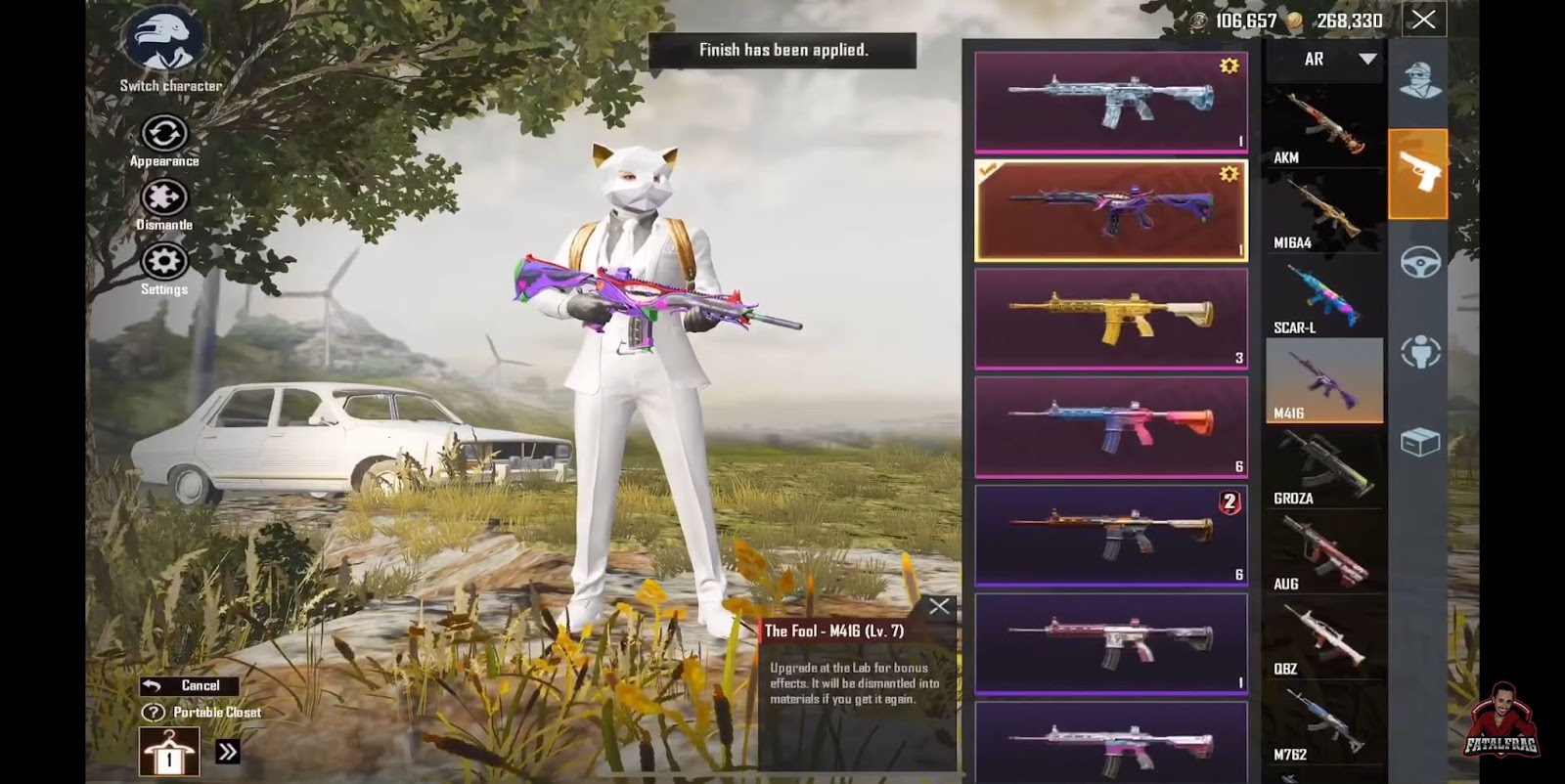Open the inventory Settings gear
Screen dimensions: 1565x784
coord(163,263)
